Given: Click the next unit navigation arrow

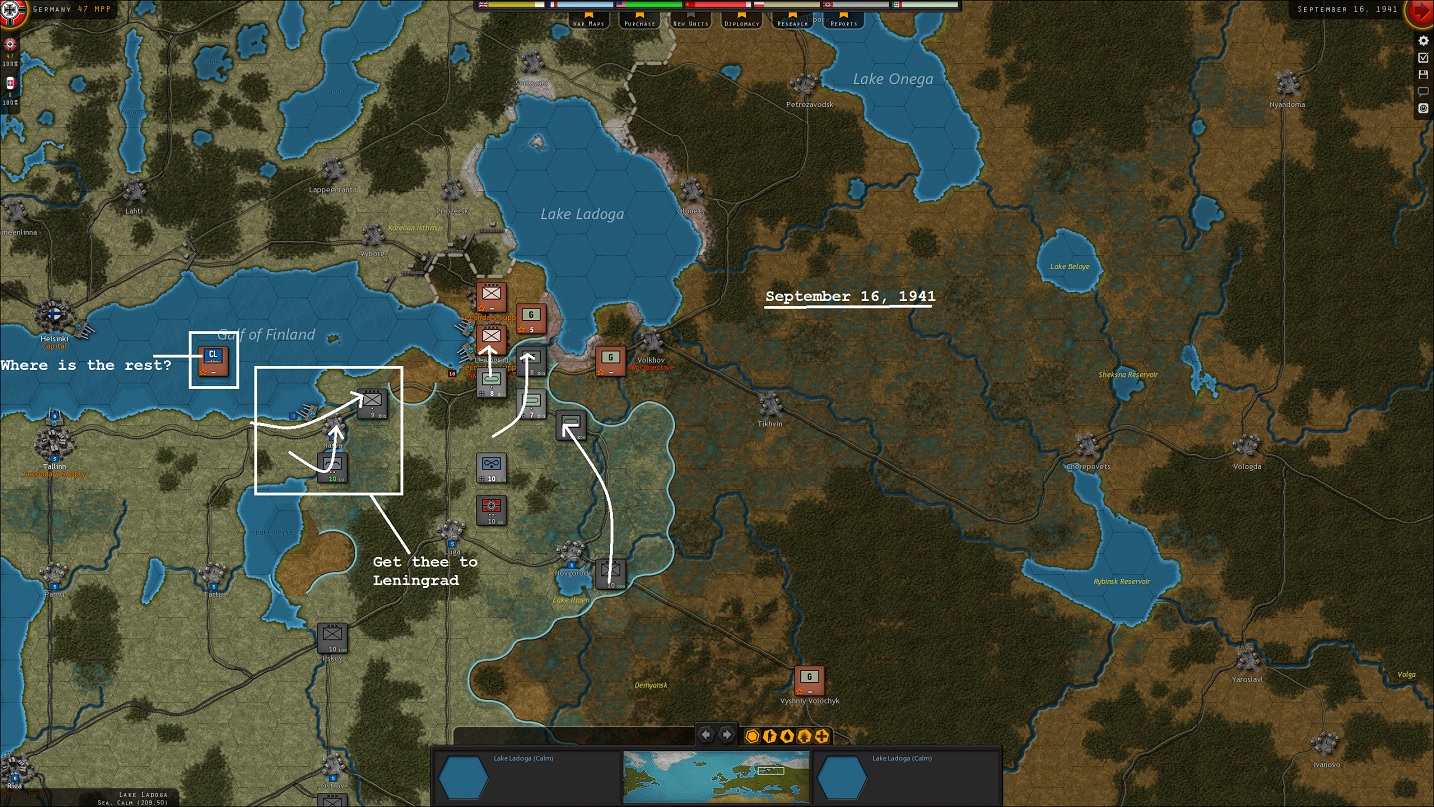Looking at the screenshot, I should click(728, 733).
